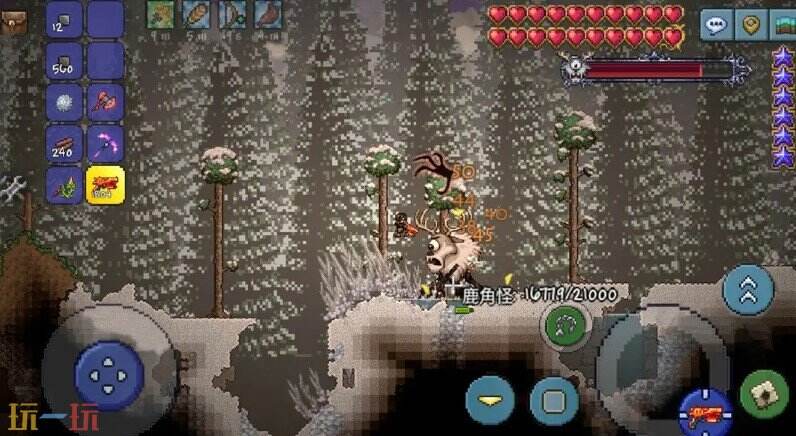This screenshot has height=436, width=796.
Task: Select the hotbar slot holding 12 blocks
Action: [65, 21]
